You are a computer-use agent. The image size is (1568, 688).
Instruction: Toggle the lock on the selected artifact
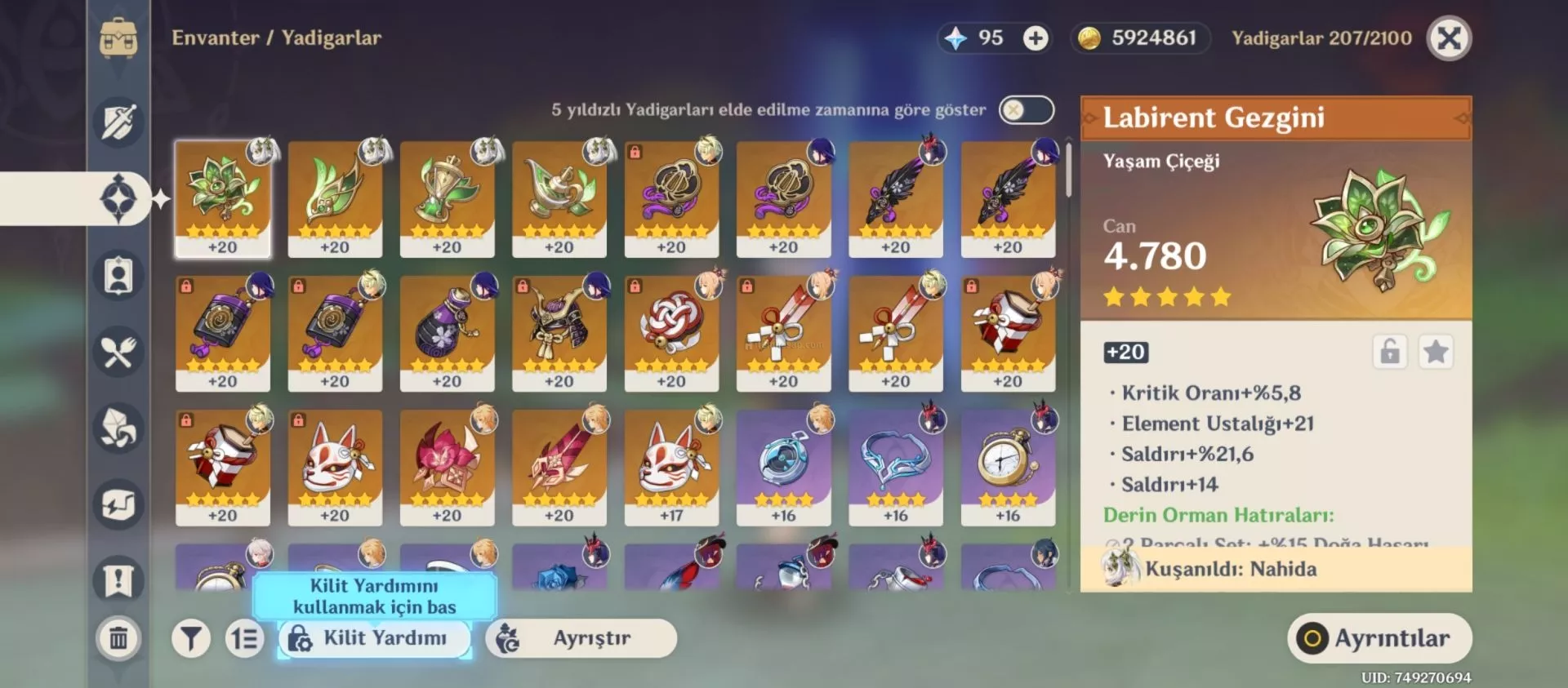coord(1389,353)
